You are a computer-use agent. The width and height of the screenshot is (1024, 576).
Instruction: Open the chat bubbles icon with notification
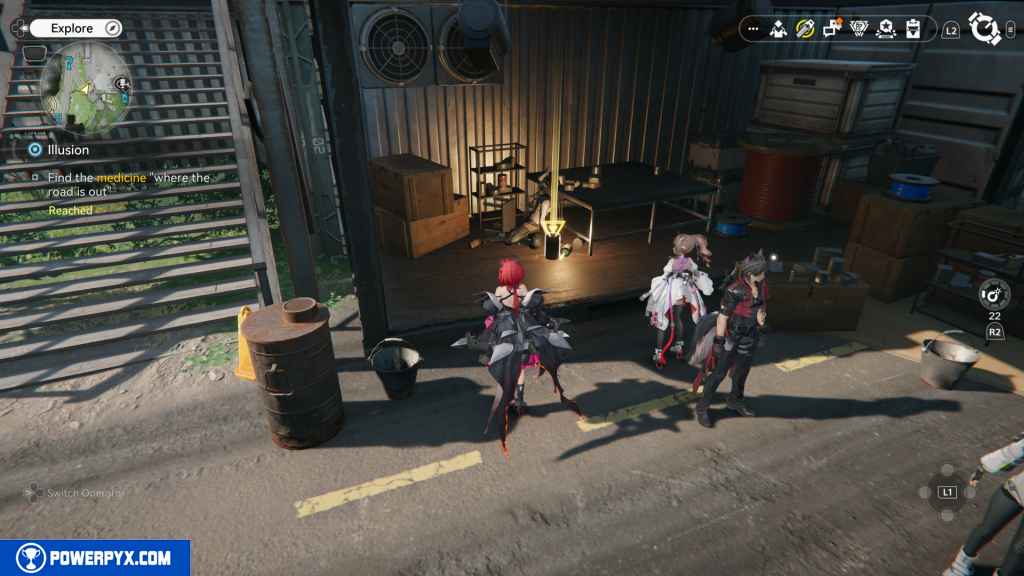832,29
